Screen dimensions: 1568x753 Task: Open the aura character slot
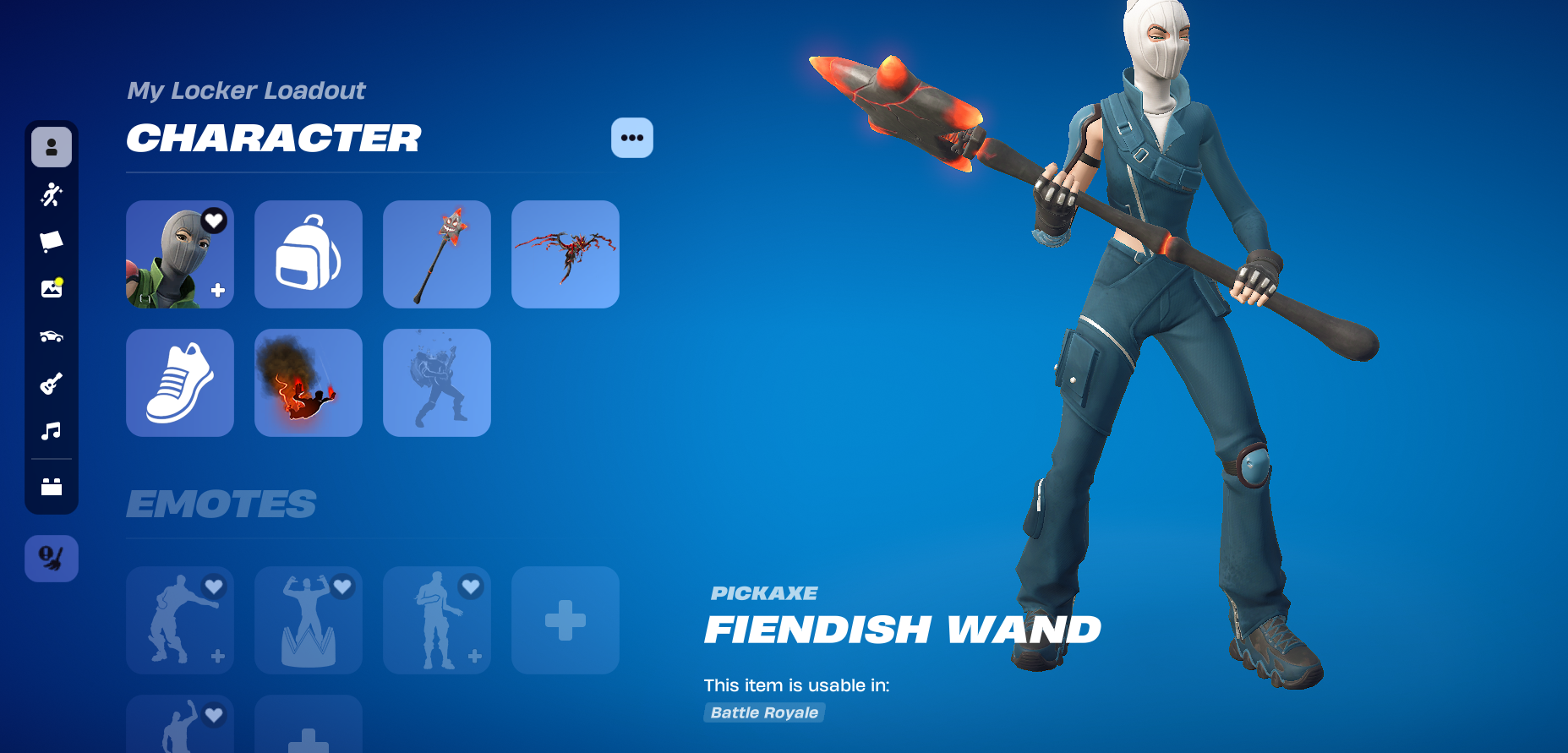pos(436,383)
